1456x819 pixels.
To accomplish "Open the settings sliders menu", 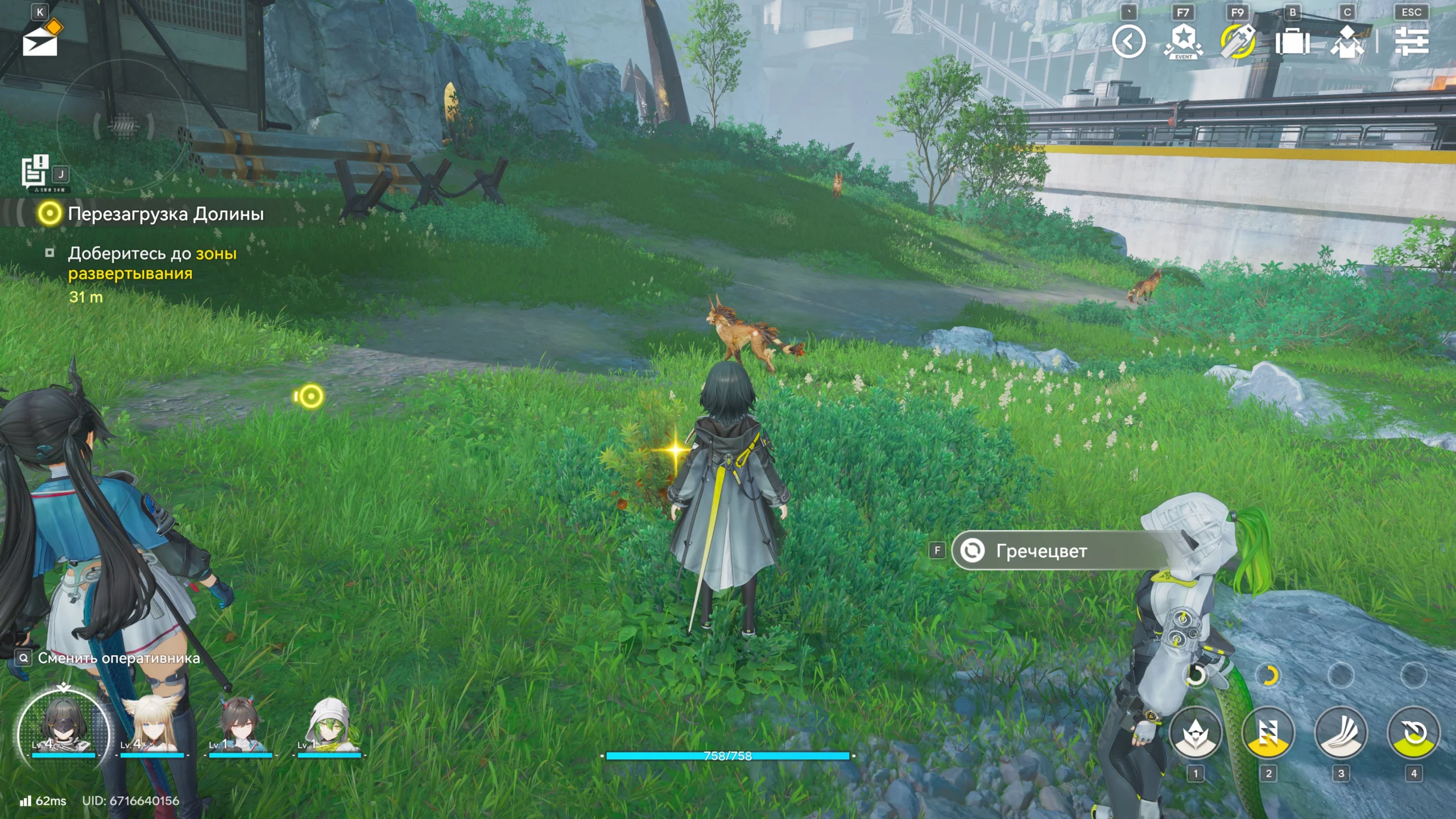I will 1412,42.
